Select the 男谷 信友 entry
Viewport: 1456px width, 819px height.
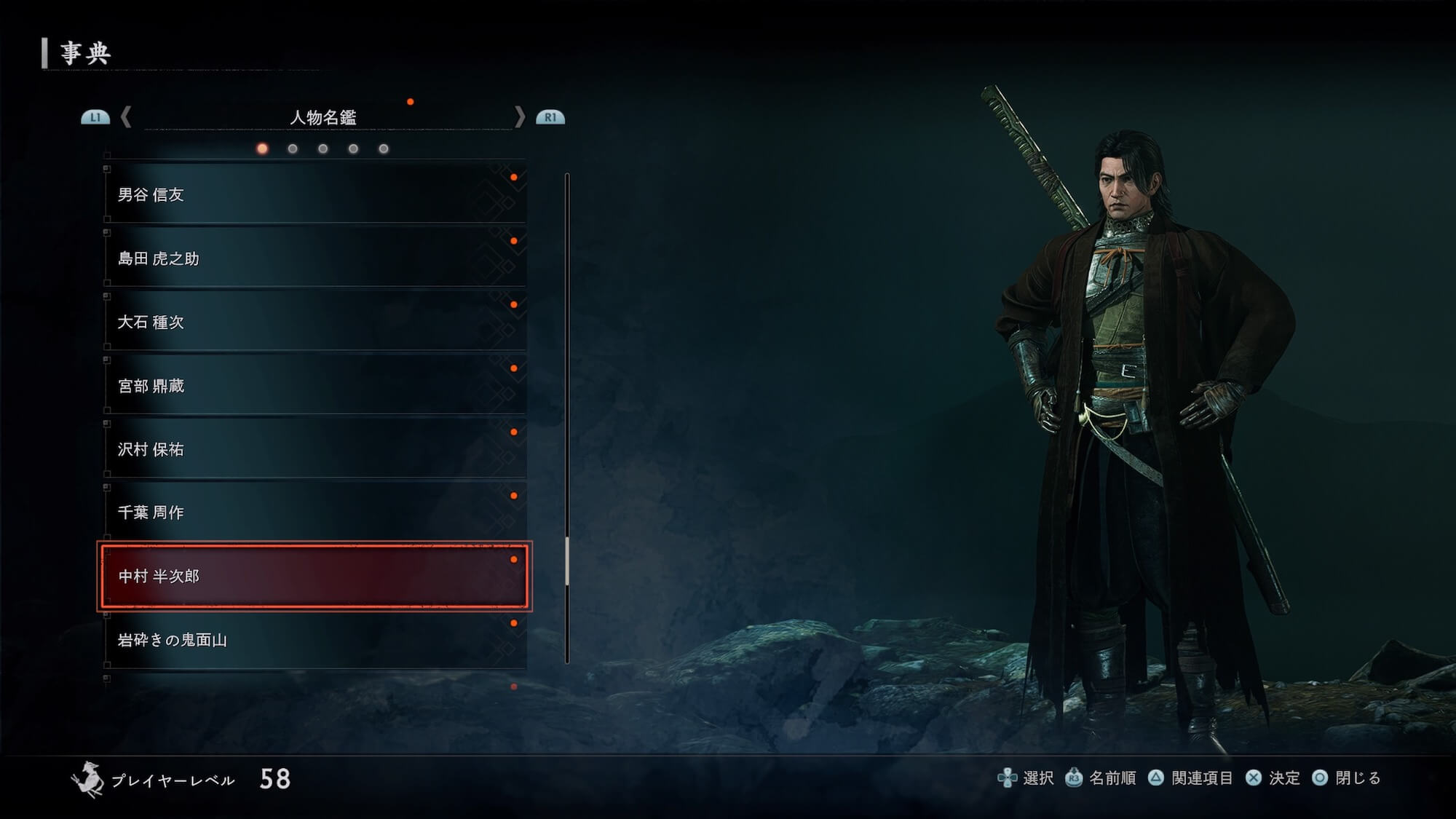[314, 194]
